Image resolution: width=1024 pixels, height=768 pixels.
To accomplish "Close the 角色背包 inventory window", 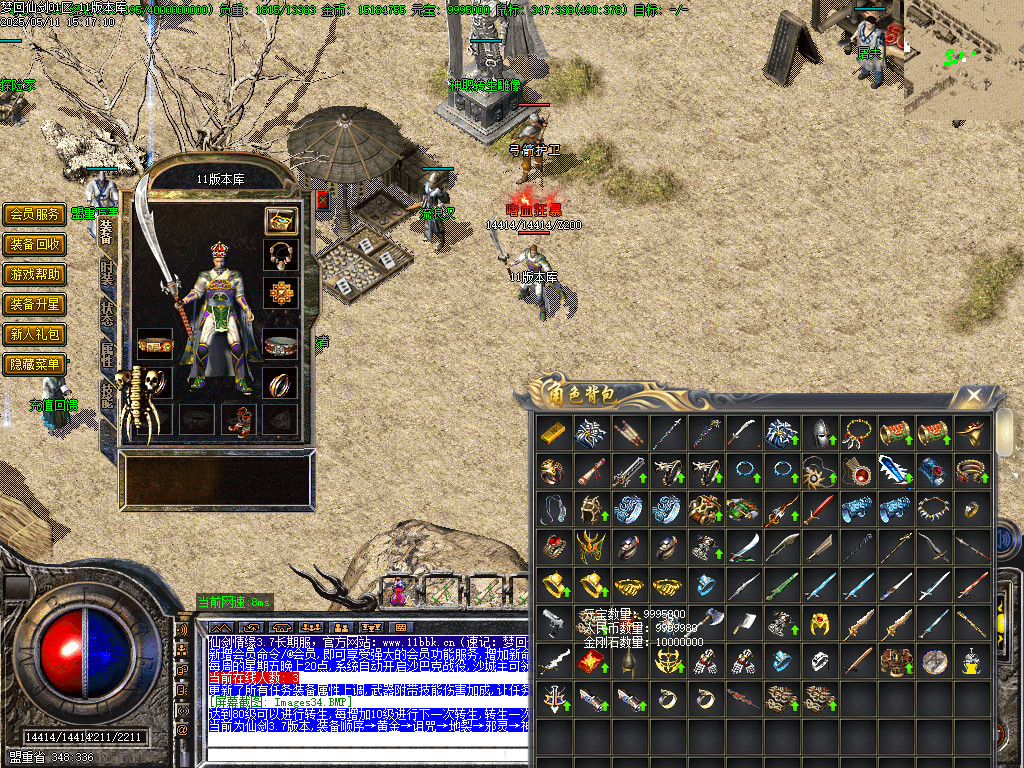I will [974, 397].
